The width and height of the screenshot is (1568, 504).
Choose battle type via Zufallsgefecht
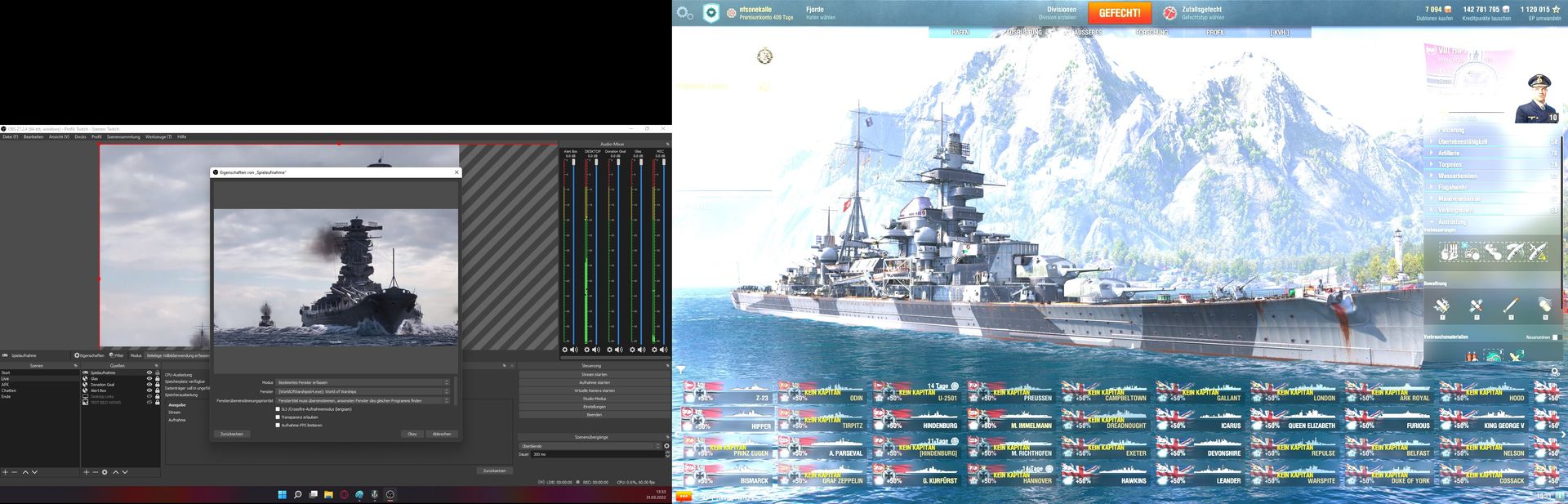click(1202, 13)
